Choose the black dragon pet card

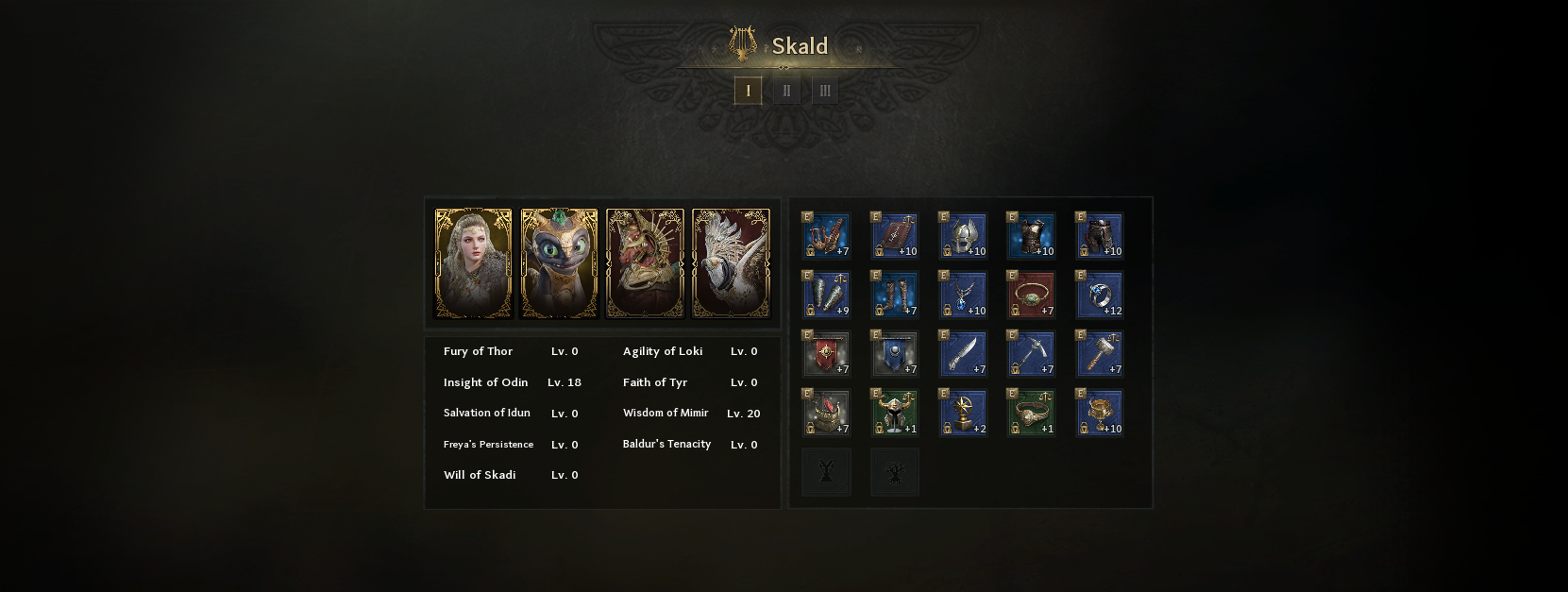pos(559,263)
